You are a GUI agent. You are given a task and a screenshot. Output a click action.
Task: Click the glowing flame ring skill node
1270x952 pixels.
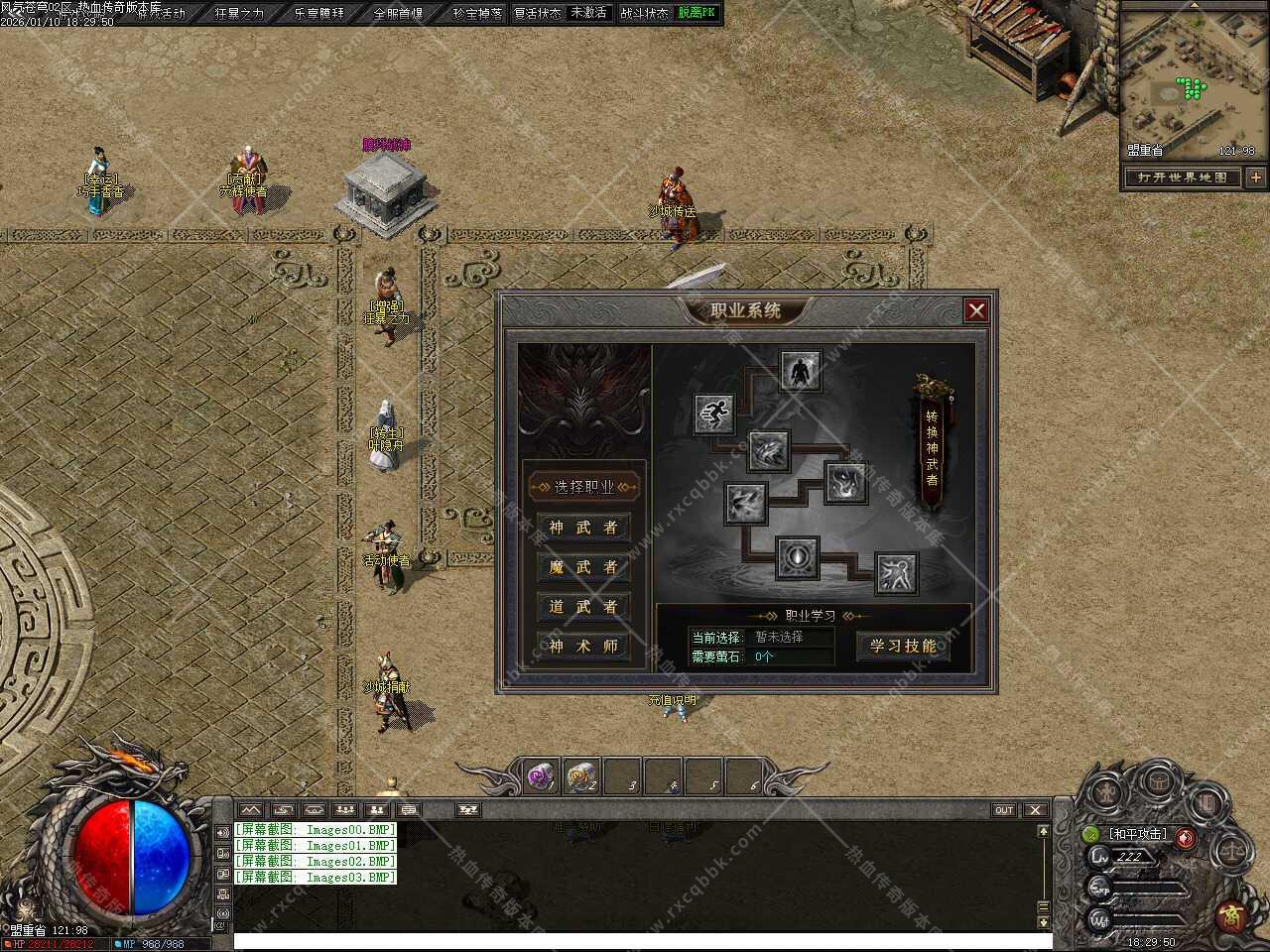click(797, 558)
